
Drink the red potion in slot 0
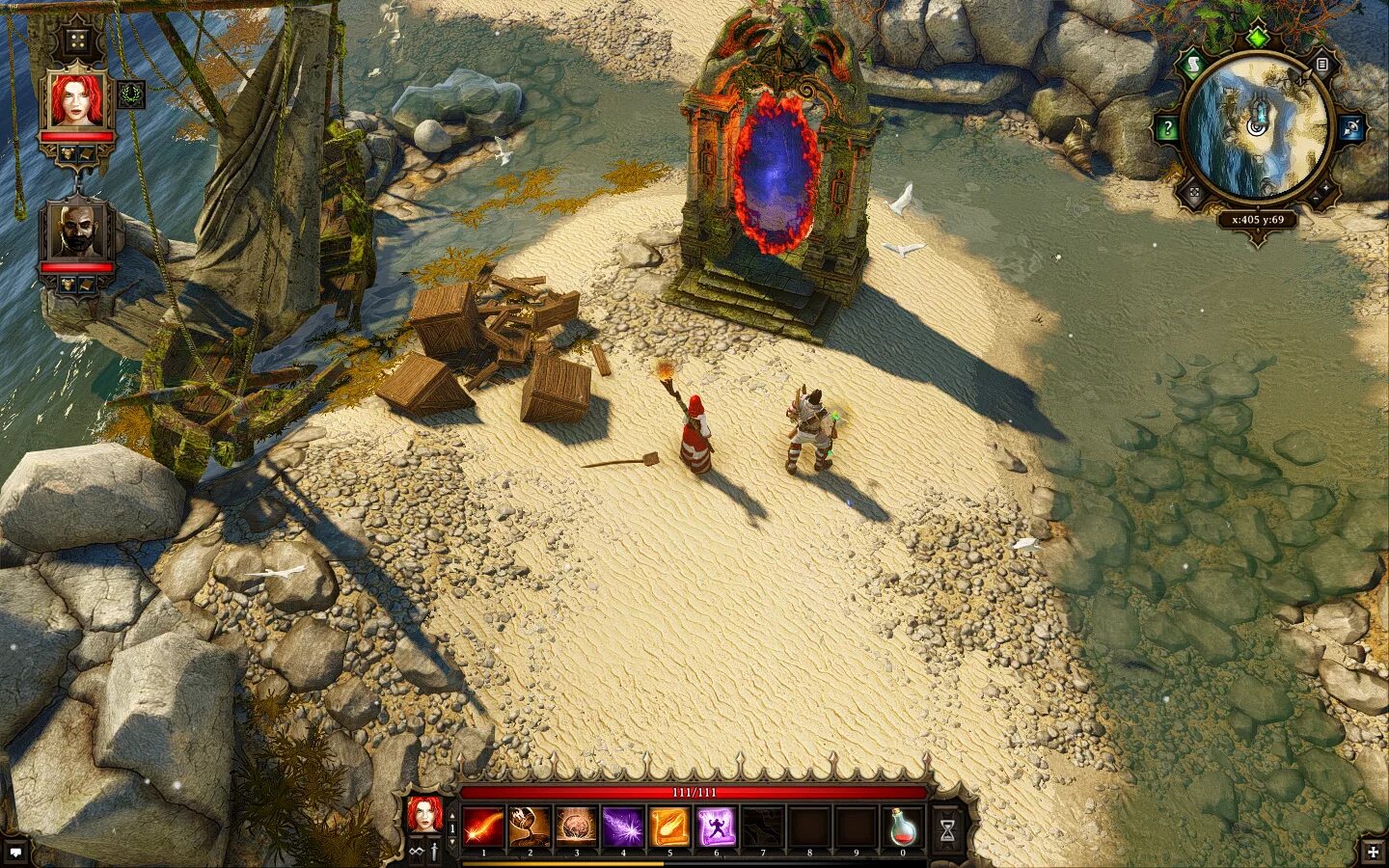(x=904, y=827)
